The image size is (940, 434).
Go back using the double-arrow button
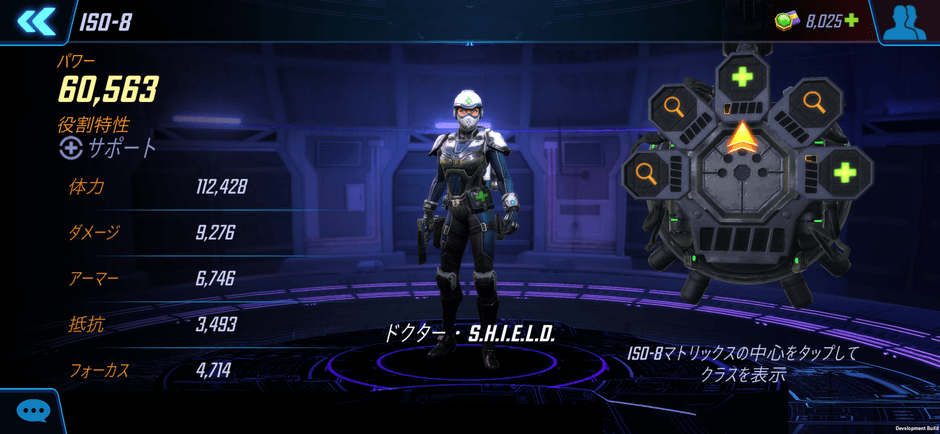pyautogui.click(x=36, y=21)
